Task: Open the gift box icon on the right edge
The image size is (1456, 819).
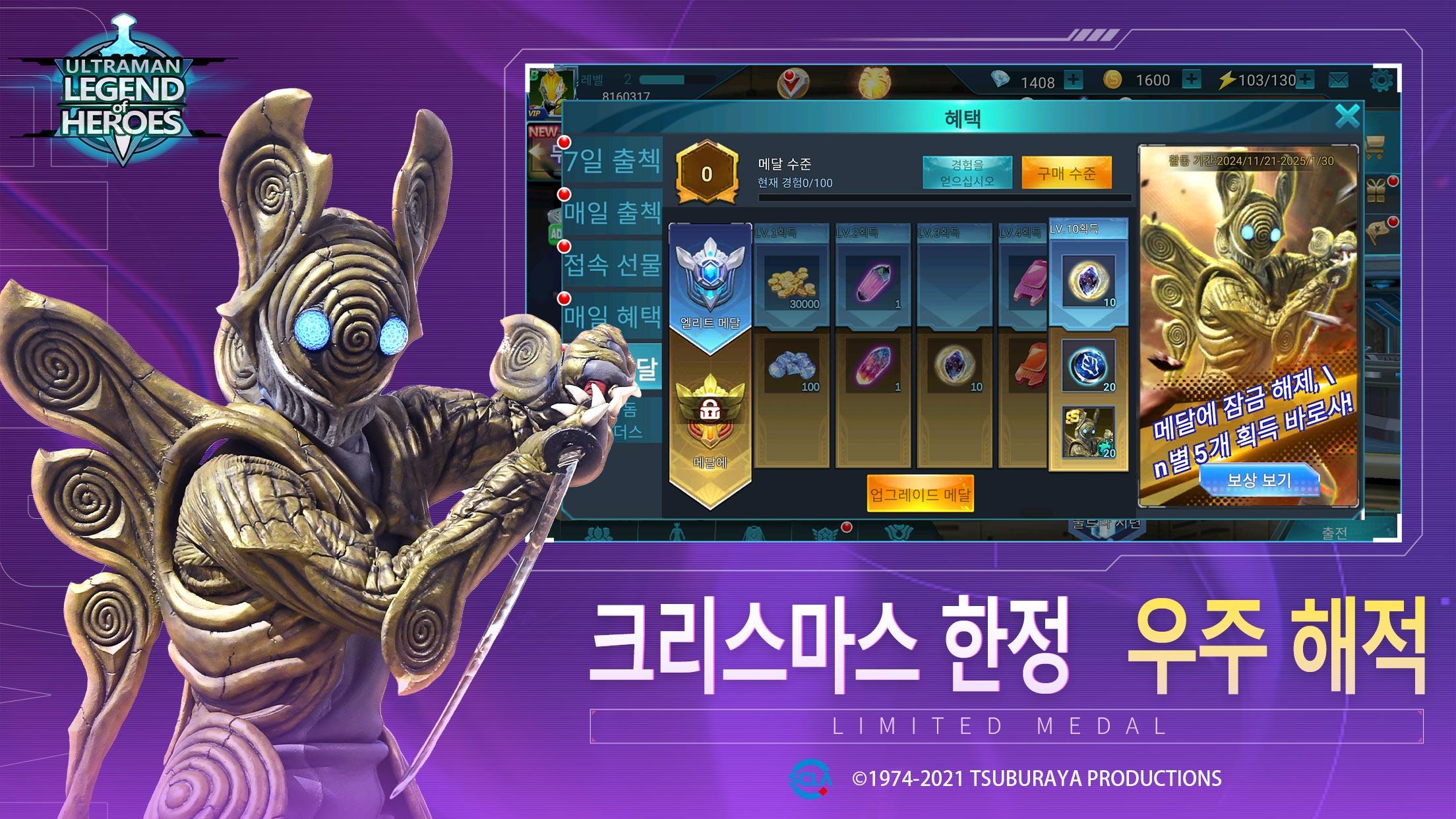Action: click(x=1376, y=190)
